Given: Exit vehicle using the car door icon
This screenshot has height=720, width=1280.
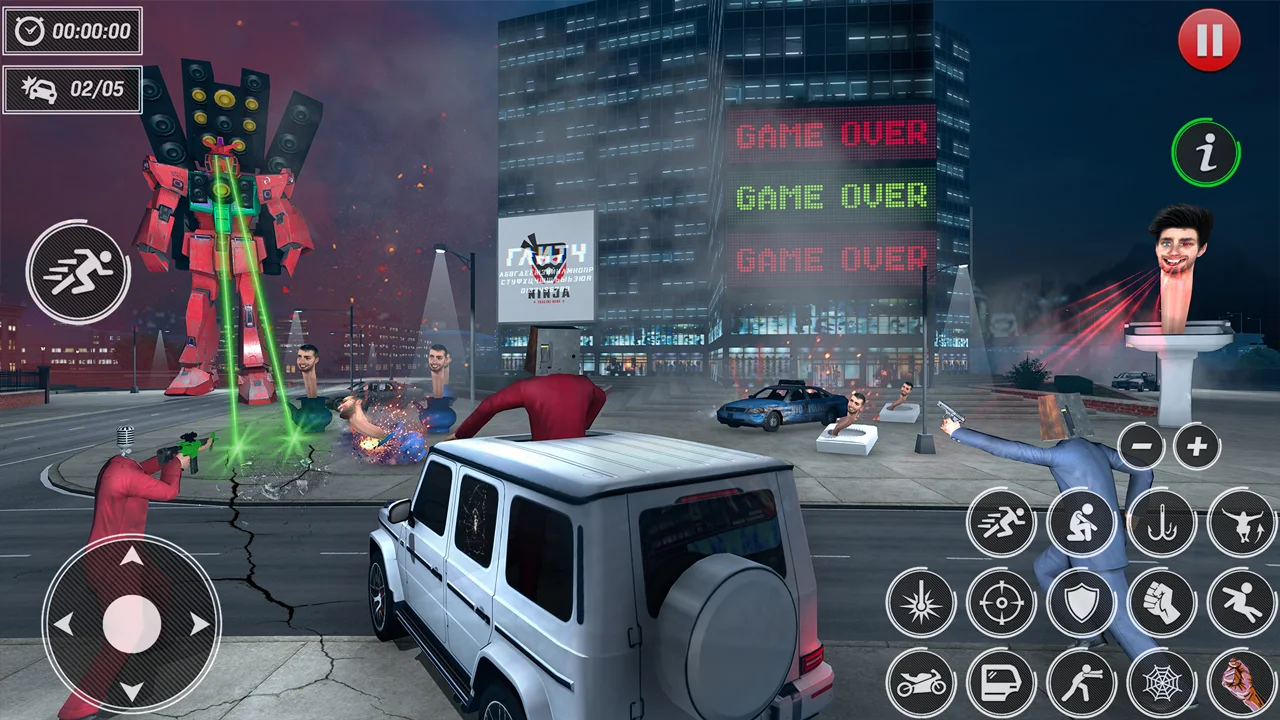Looking at the screenshot, I should pos(1000,682).
